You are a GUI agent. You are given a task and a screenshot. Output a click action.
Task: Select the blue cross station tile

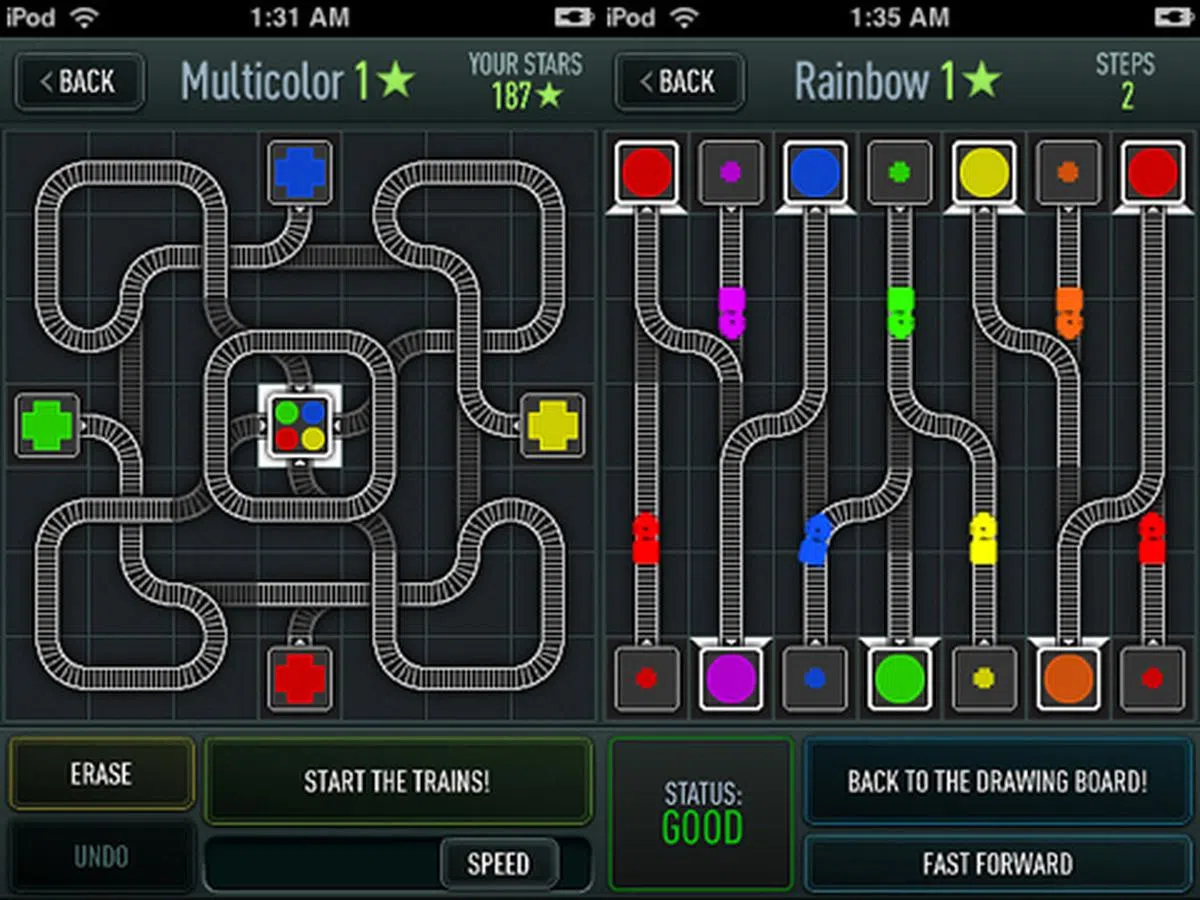click(x=300, y=173)
